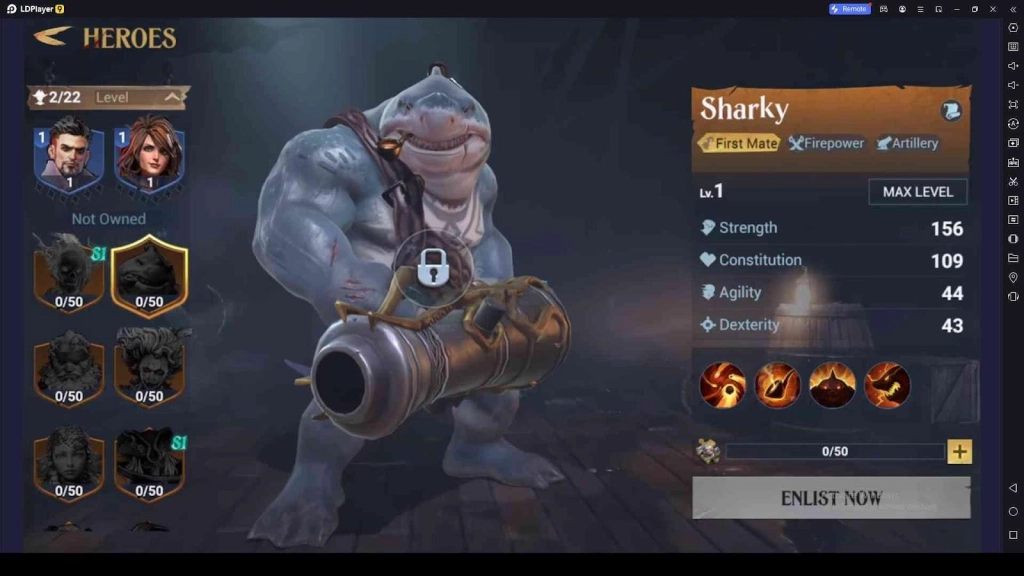Choose the highlighted Sharky silhouette portrait
This screenshot has height=576, width=1024.
(149, 275)
